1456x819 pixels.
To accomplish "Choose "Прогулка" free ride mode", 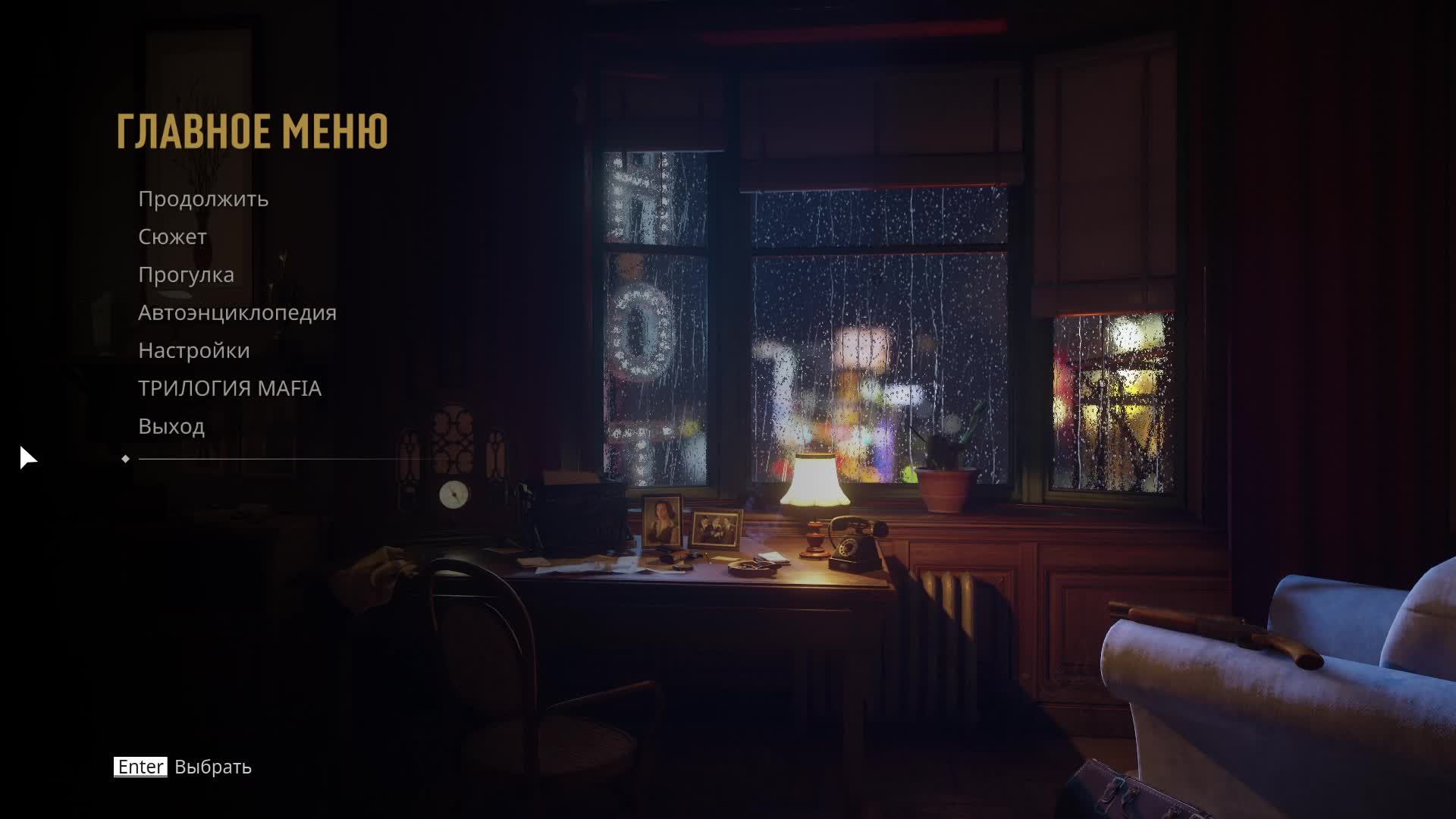I will (x=185, y=275).
